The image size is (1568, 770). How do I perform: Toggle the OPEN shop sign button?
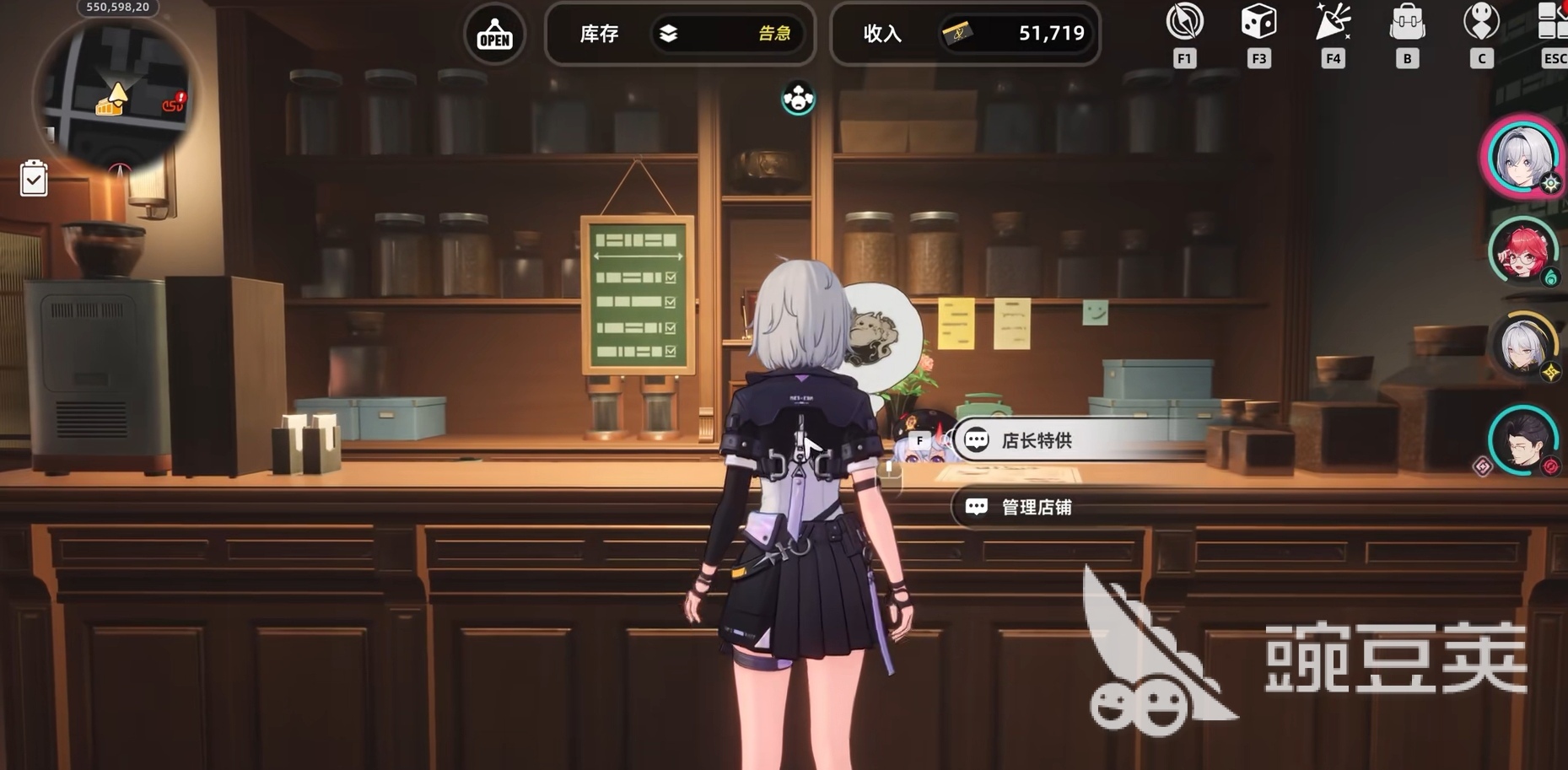click(x=495, y=34)
